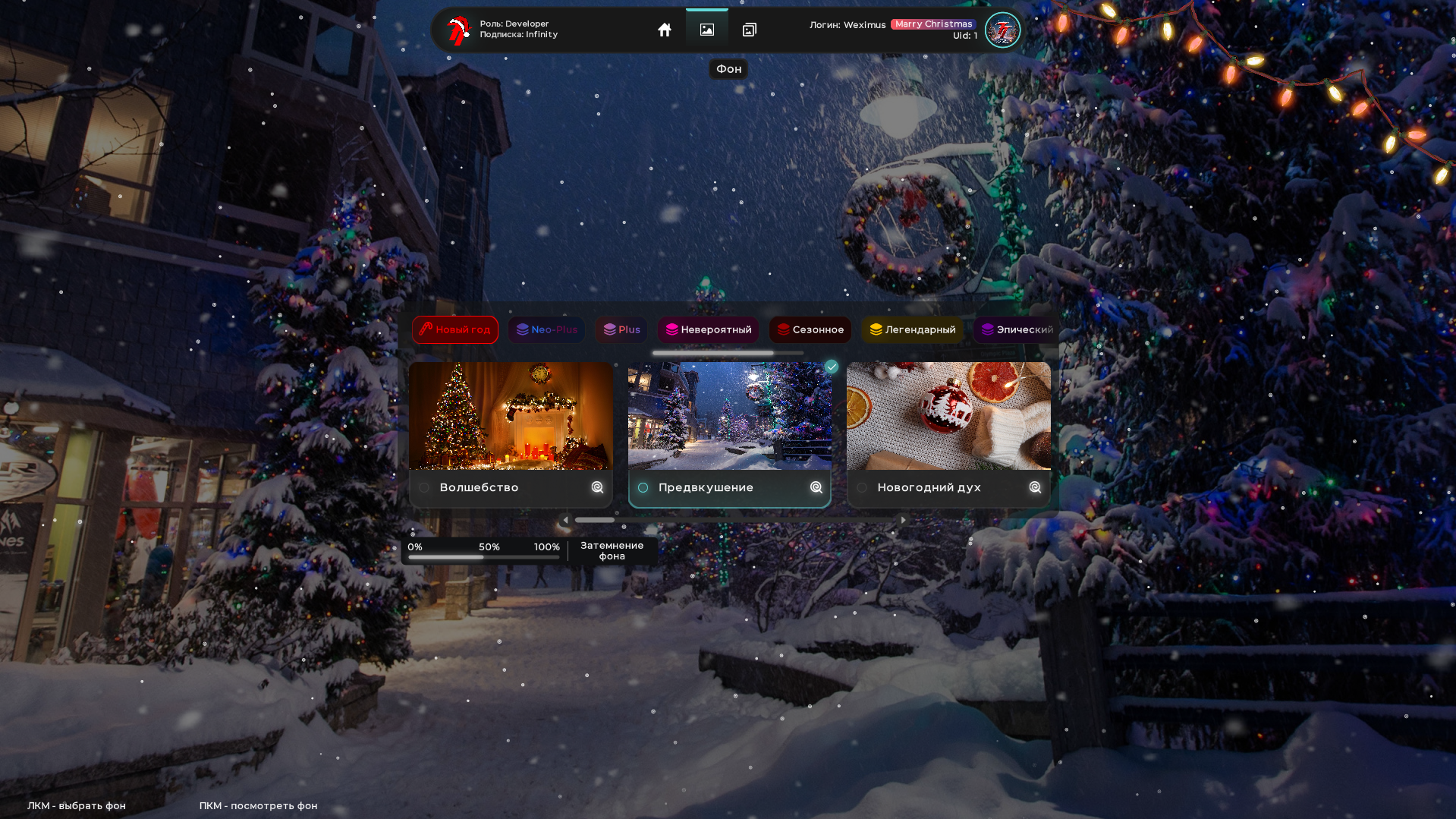Click the red candy cane logo icon
The image size is (1456, 819).
point(457,30)
